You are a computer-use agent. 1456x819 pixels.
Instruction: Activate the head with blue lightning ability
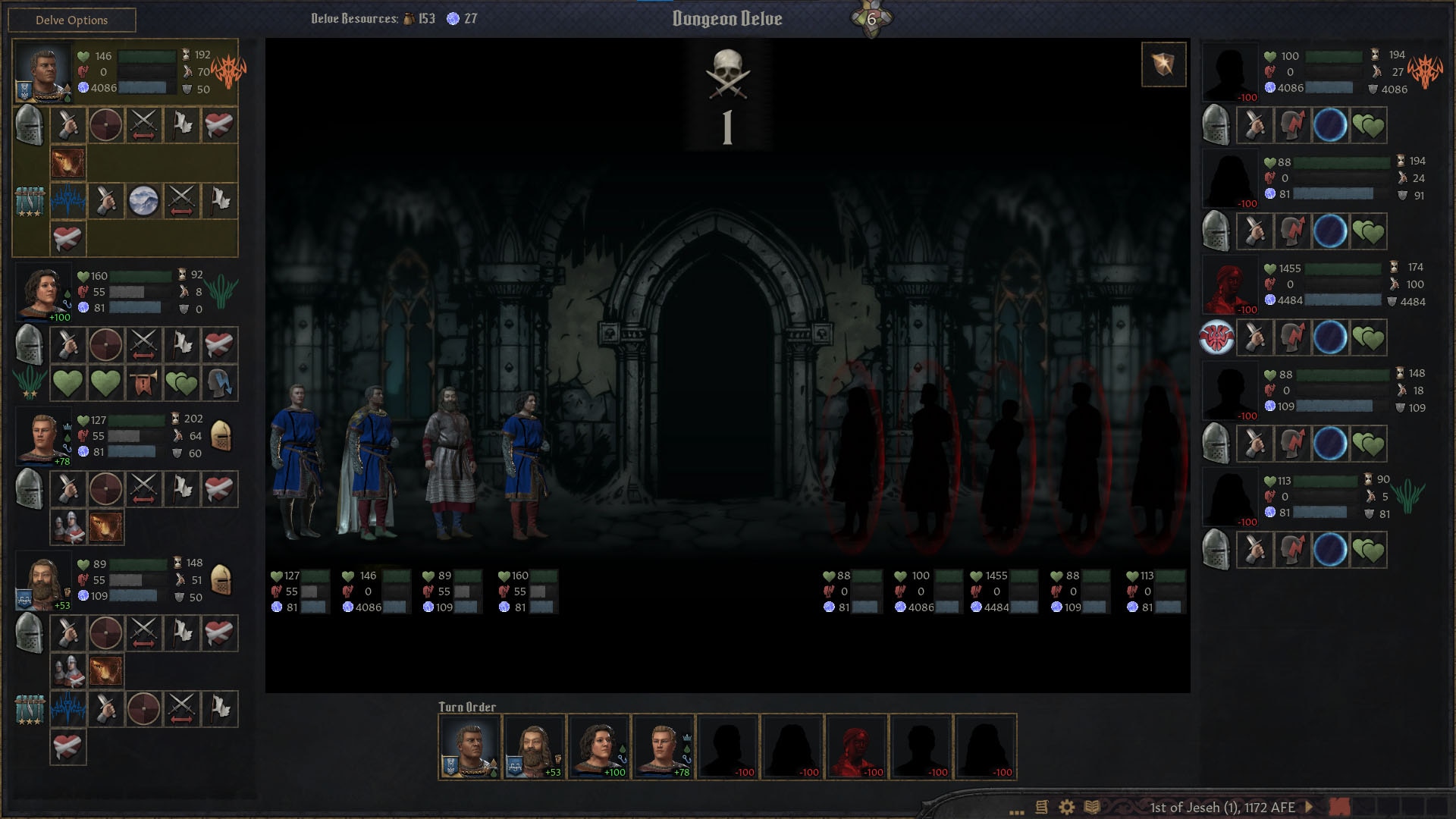click(x=219, y=383)
